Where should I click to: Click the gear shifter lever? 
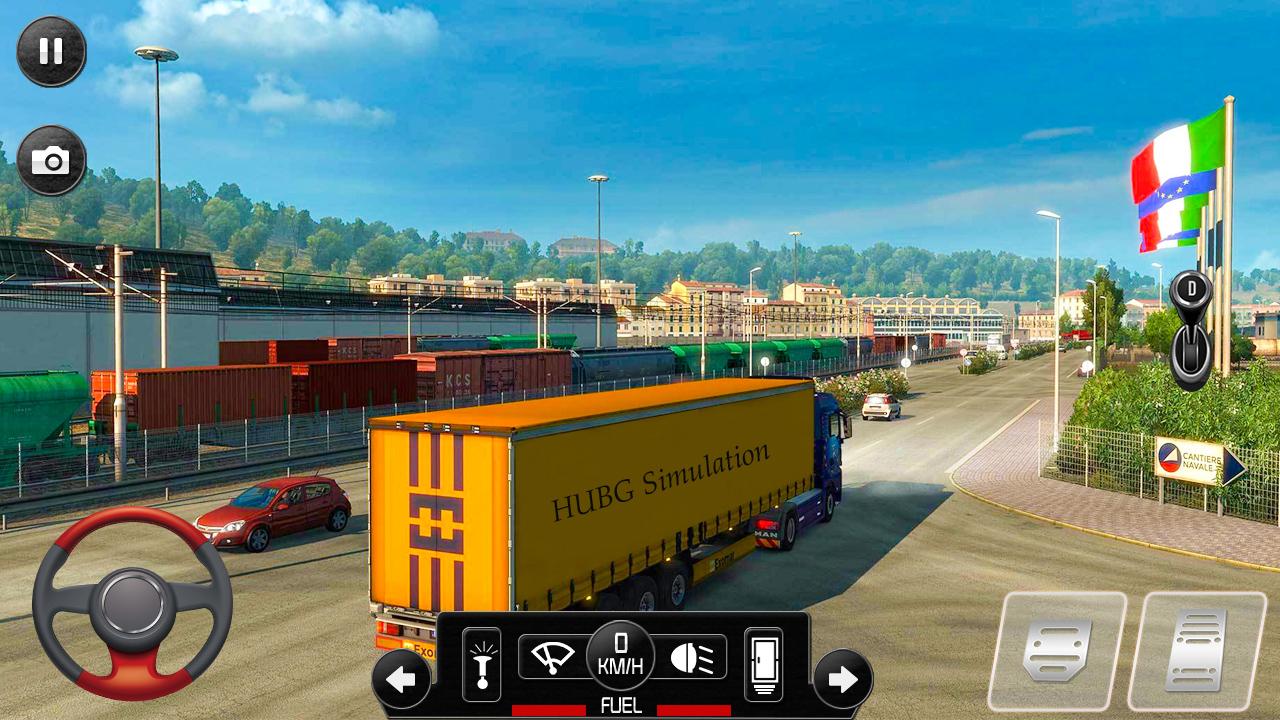tap(1191, 329)
